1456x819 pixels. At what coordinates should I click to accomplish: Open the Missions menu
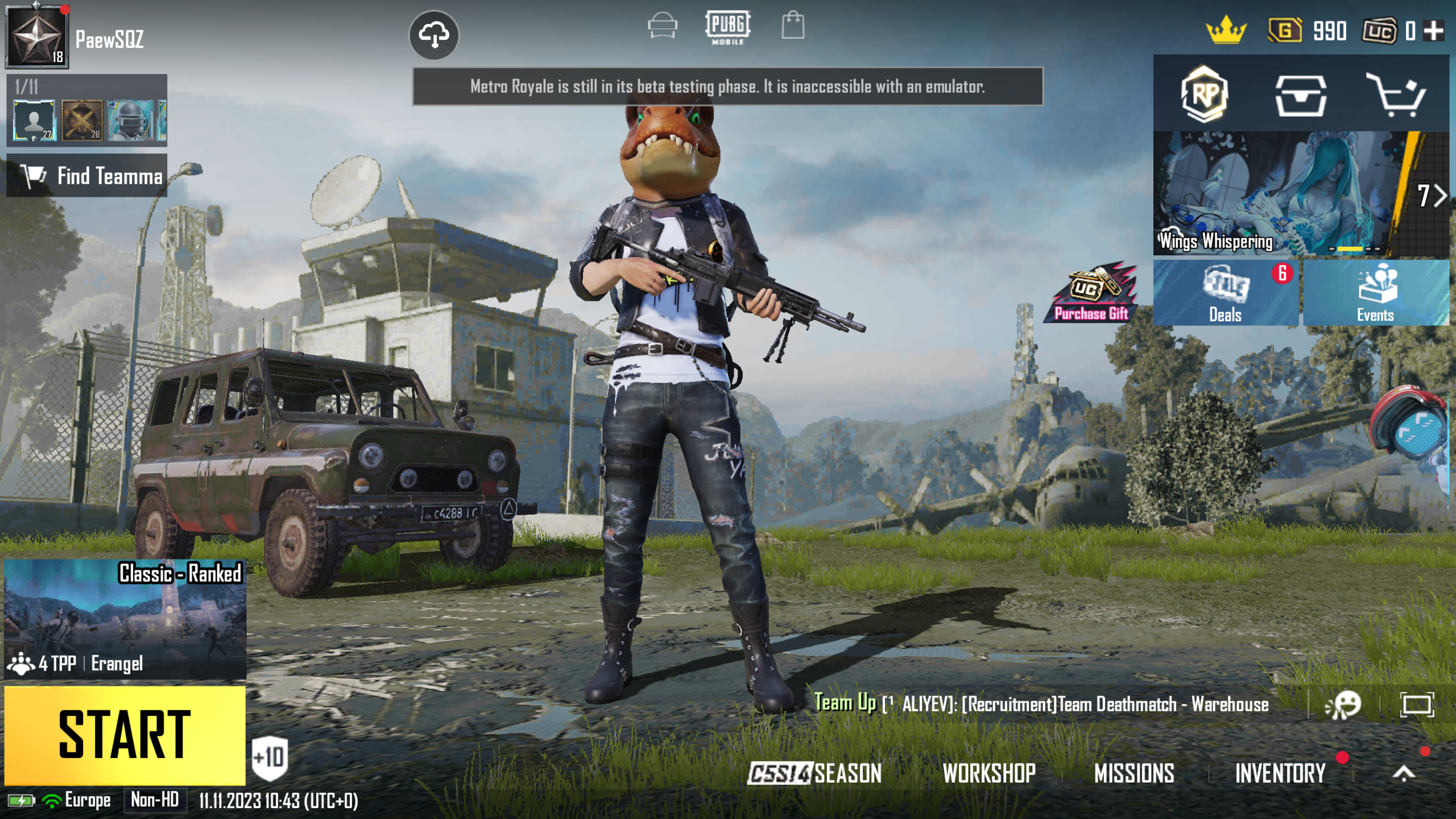[x=1134, y=773]
